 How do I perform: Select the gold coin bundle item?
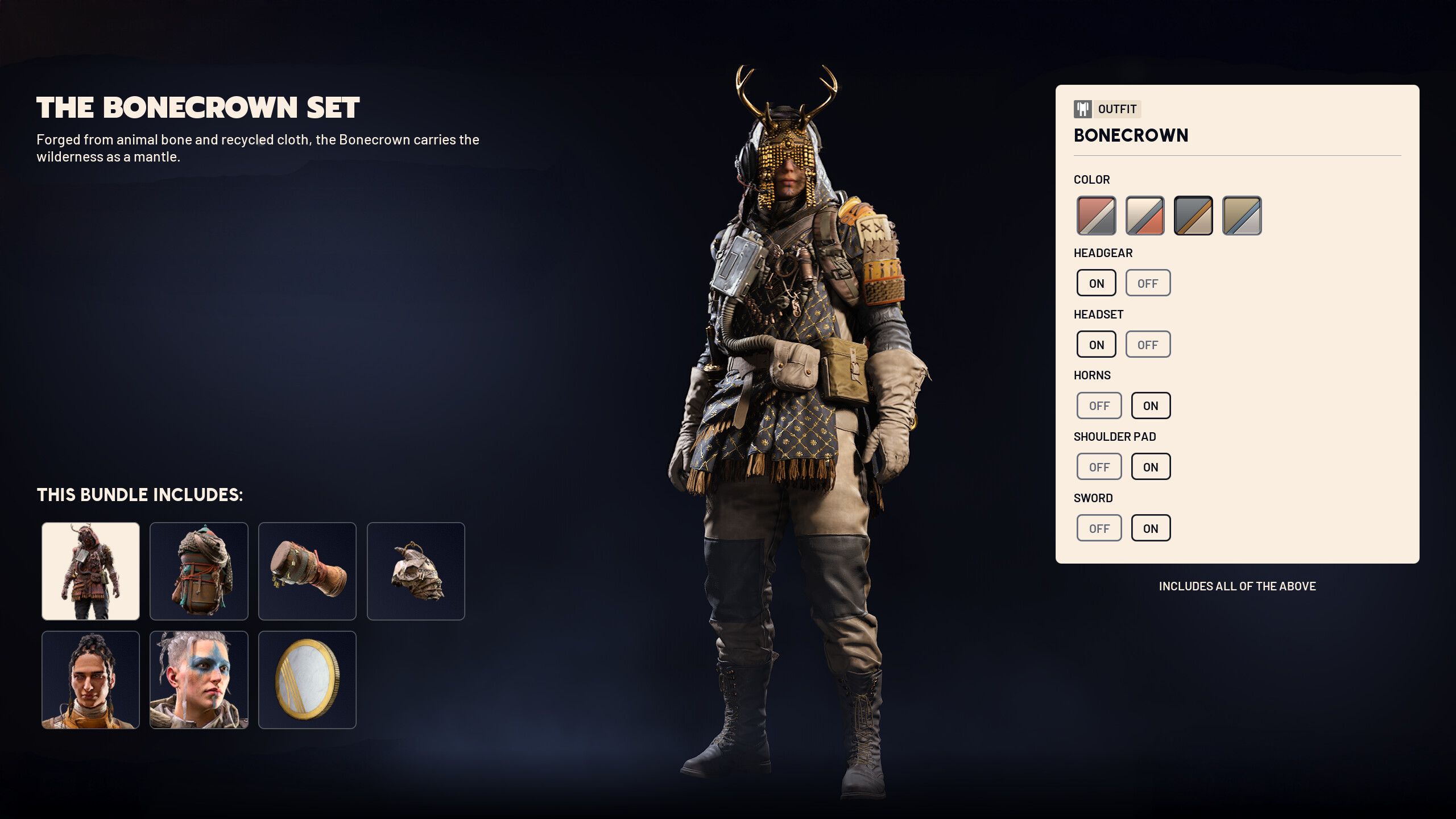point(307,680)
